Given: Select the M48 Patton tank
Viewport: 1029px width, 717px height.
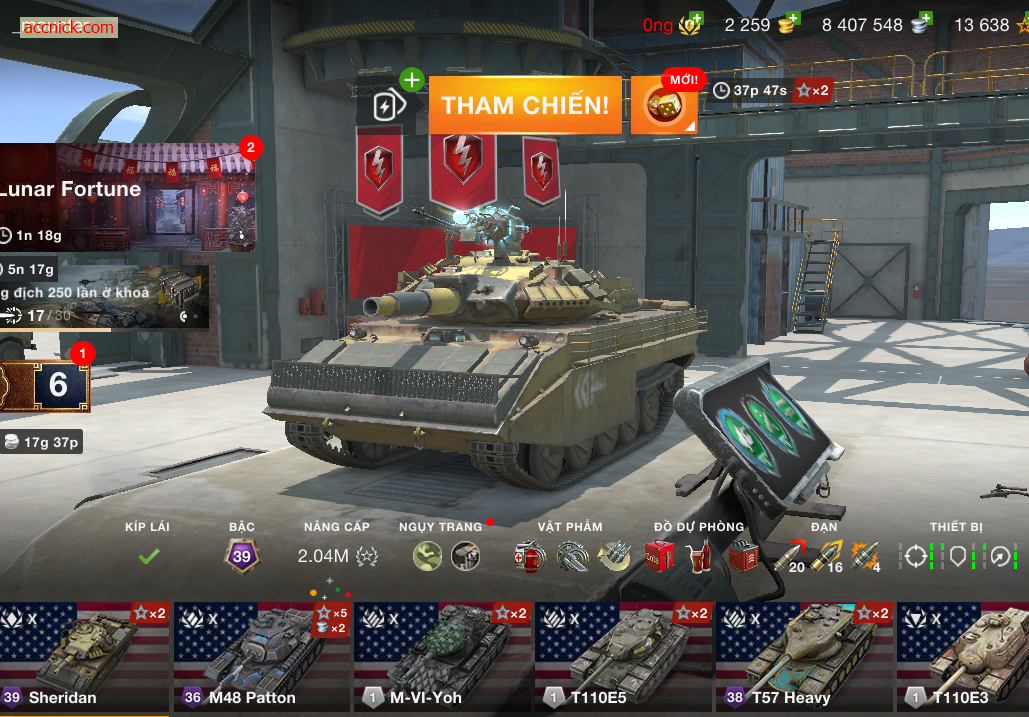Looking at the screenshot, I should click(x=262, y=655).
